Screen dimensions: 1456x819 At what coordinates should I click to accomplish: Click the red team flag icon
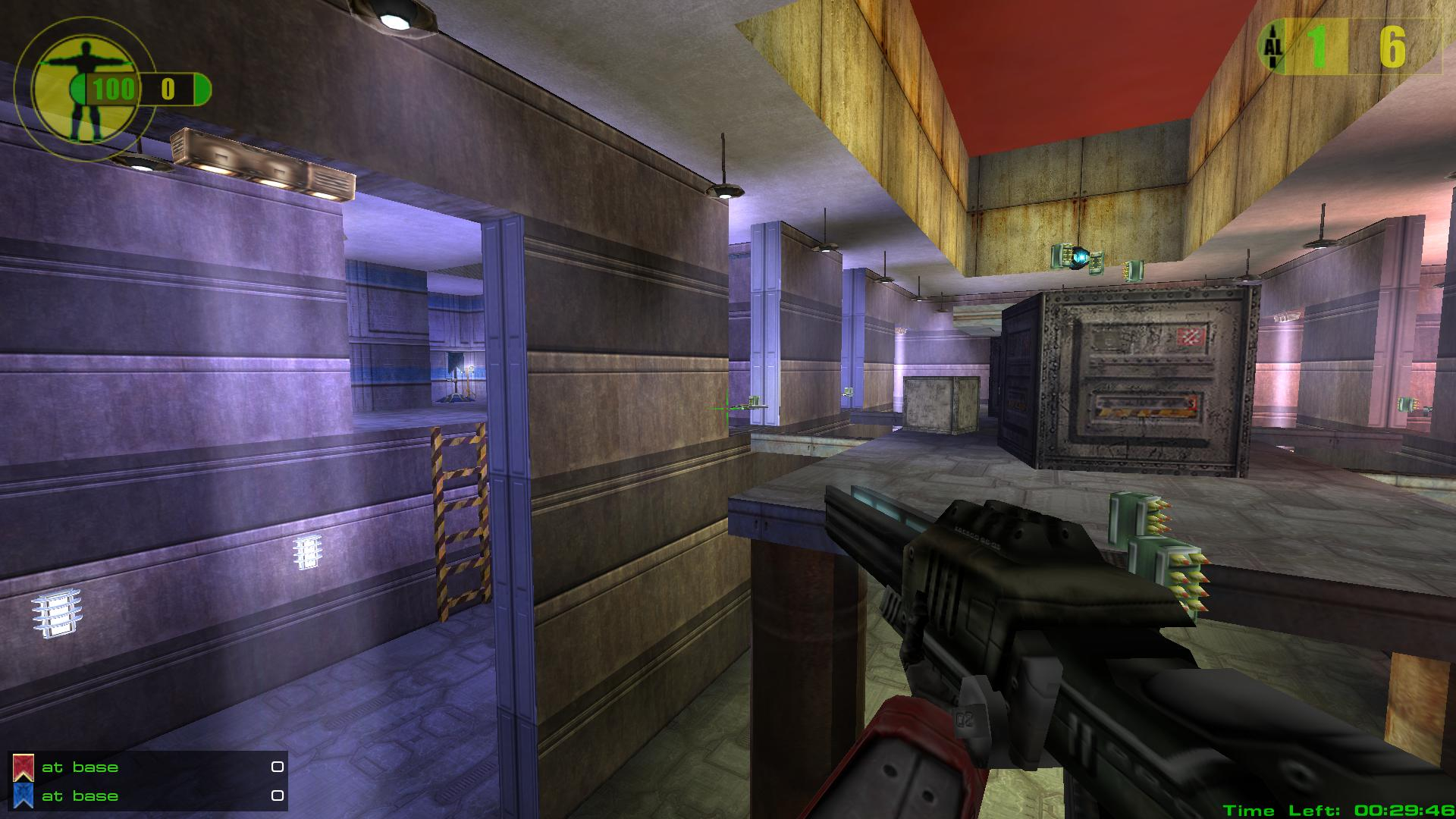pyautogui.click(x=23, y=767)
